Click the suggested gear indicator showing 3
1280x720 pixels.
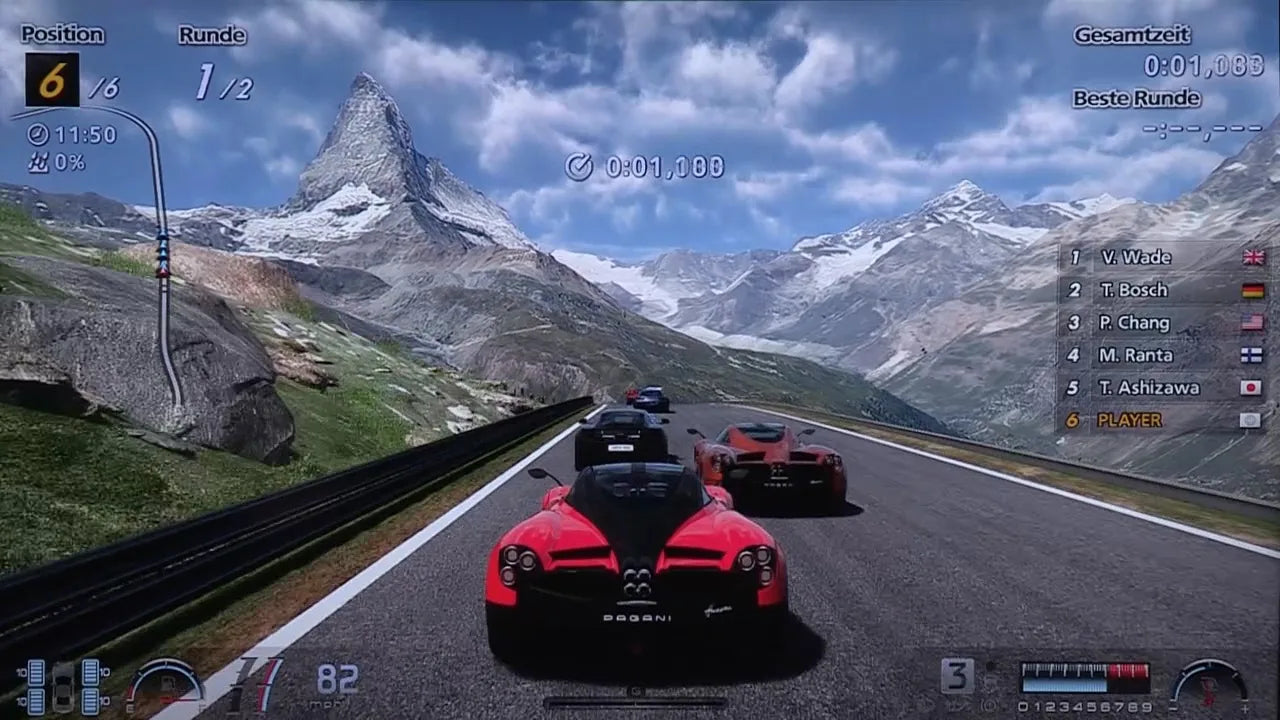click(956, 676)
